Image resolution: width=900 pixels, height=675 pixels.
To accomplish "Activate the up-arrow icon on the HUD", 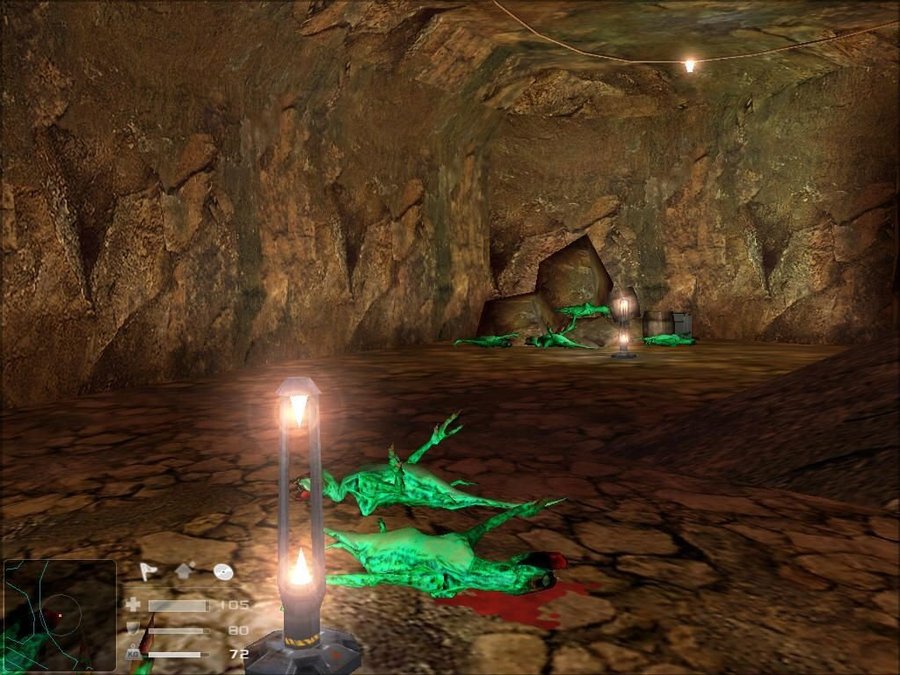I will 185,571.
